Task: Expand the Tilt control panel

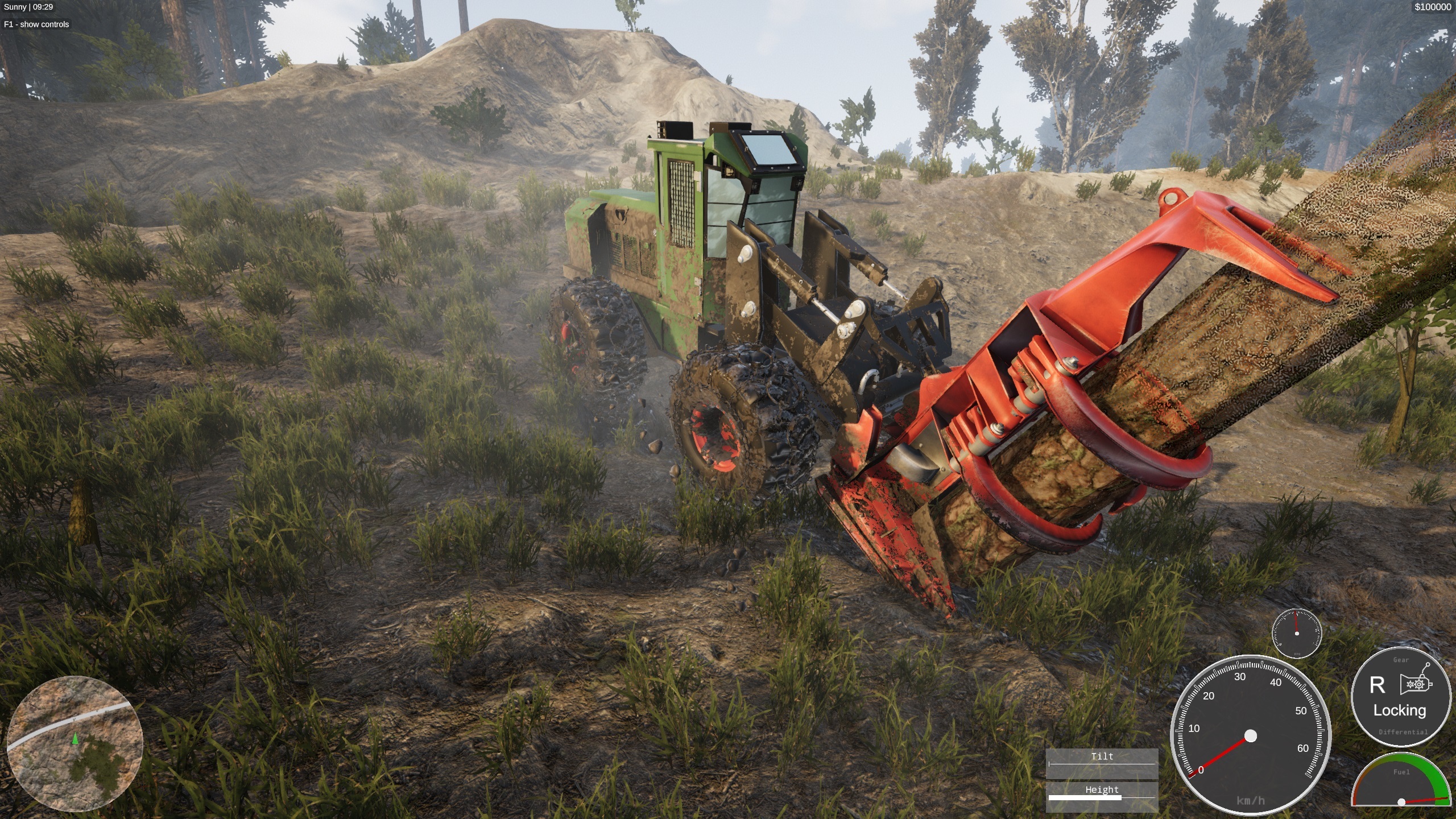Action: [x=1102, y=756]
